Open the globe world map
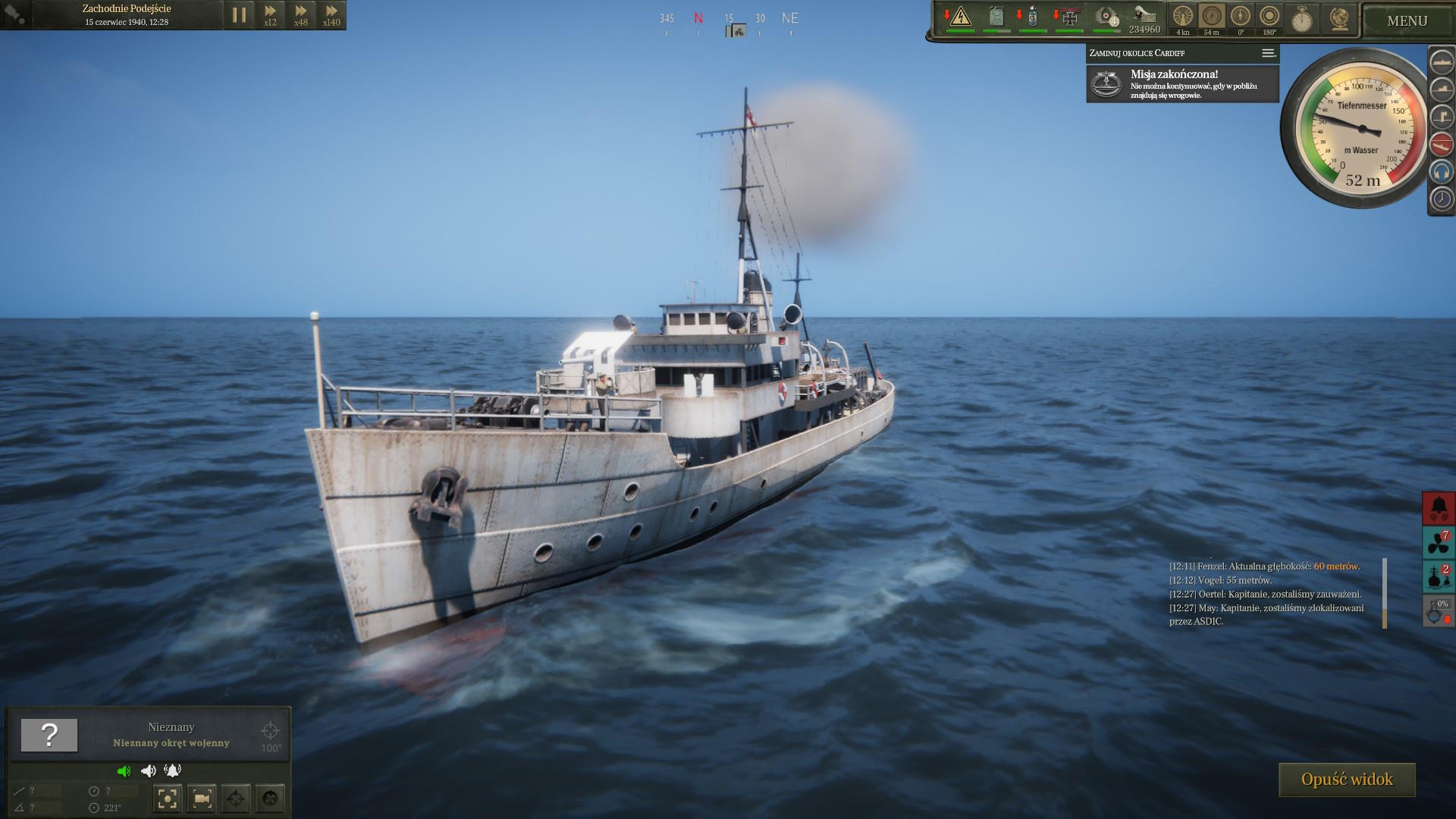 click(x=1339, y=18)
